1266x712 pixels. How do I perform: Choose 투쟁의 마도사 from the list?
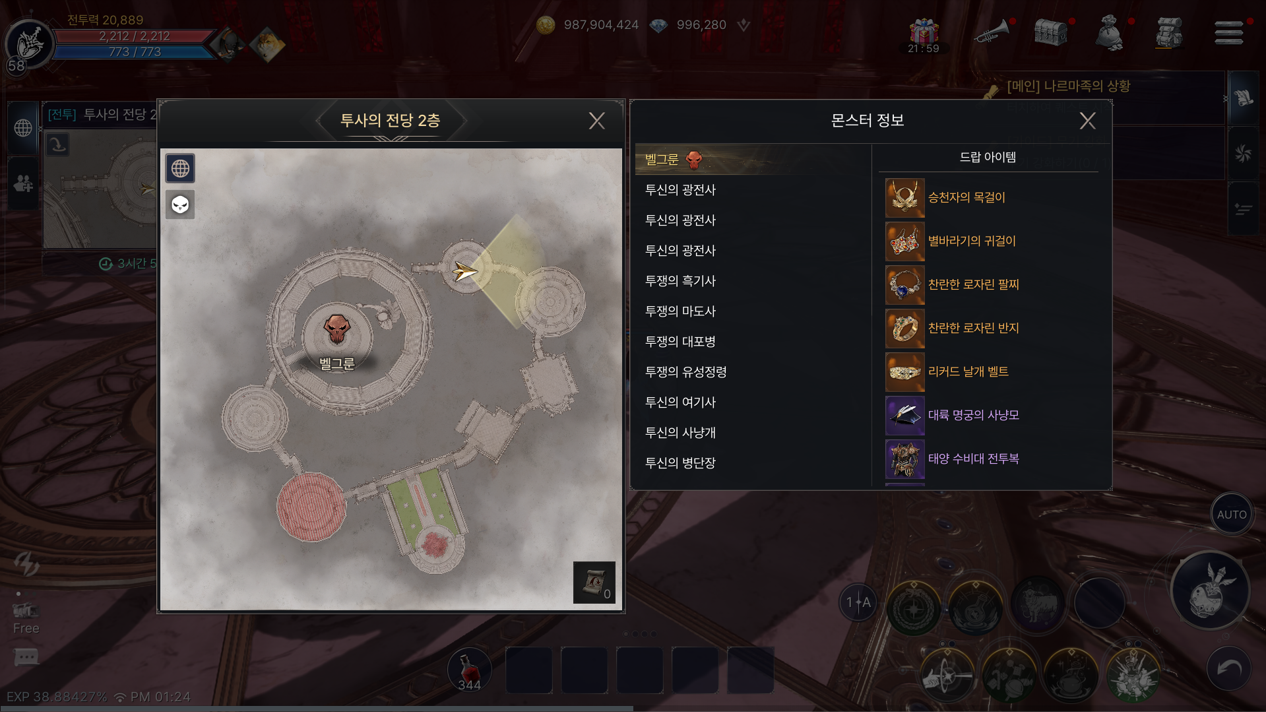pyautogui.click(x=680, y=311)
